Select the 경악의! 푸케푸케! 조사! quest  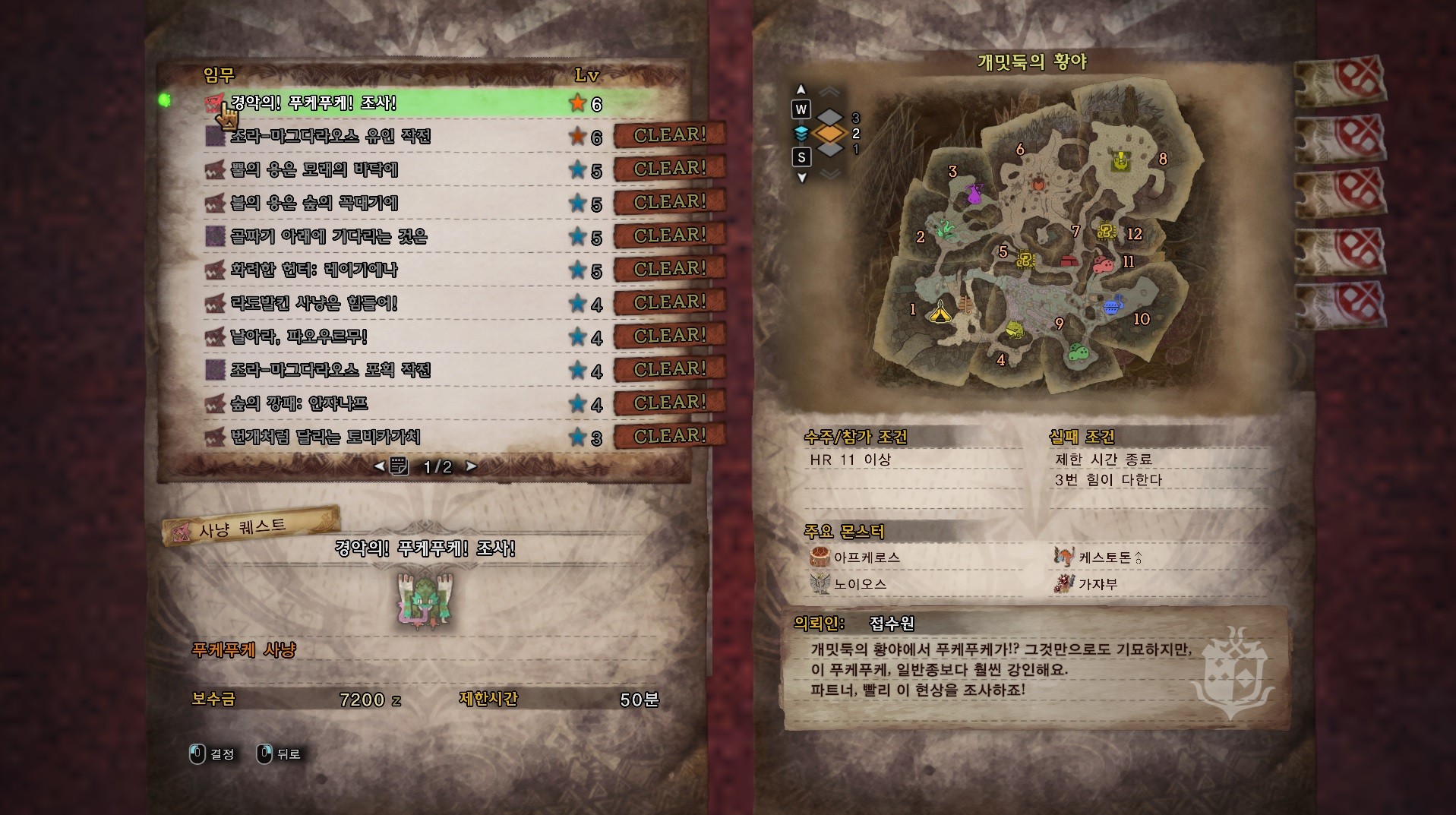[x=313, y=103]
